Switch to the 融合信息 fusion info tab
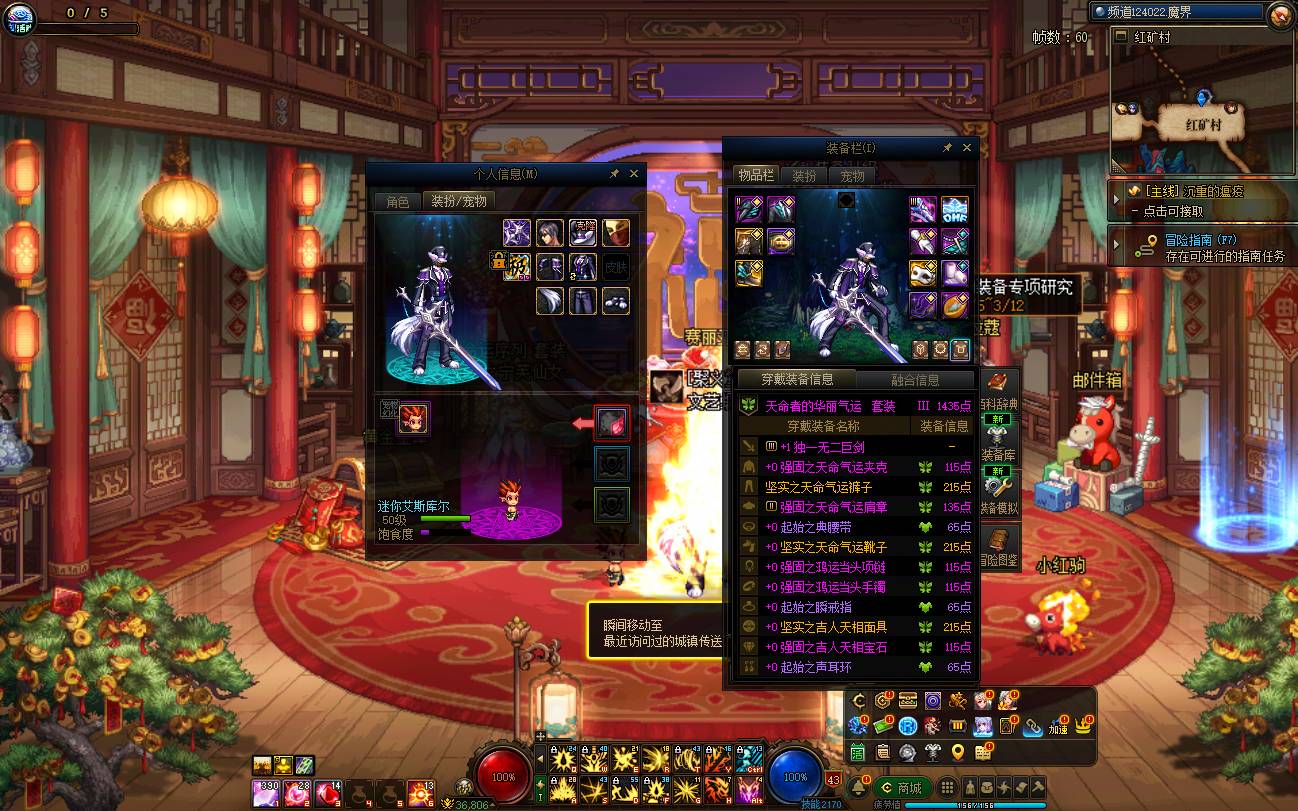Image resolution: width=1298 pixels, height=811 pixels. coord(914,380)
